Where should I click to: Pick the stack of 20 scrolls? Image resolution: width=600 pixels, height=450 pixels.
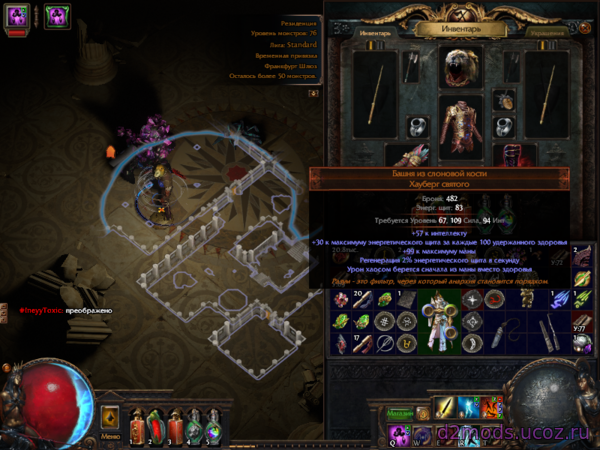359,298
